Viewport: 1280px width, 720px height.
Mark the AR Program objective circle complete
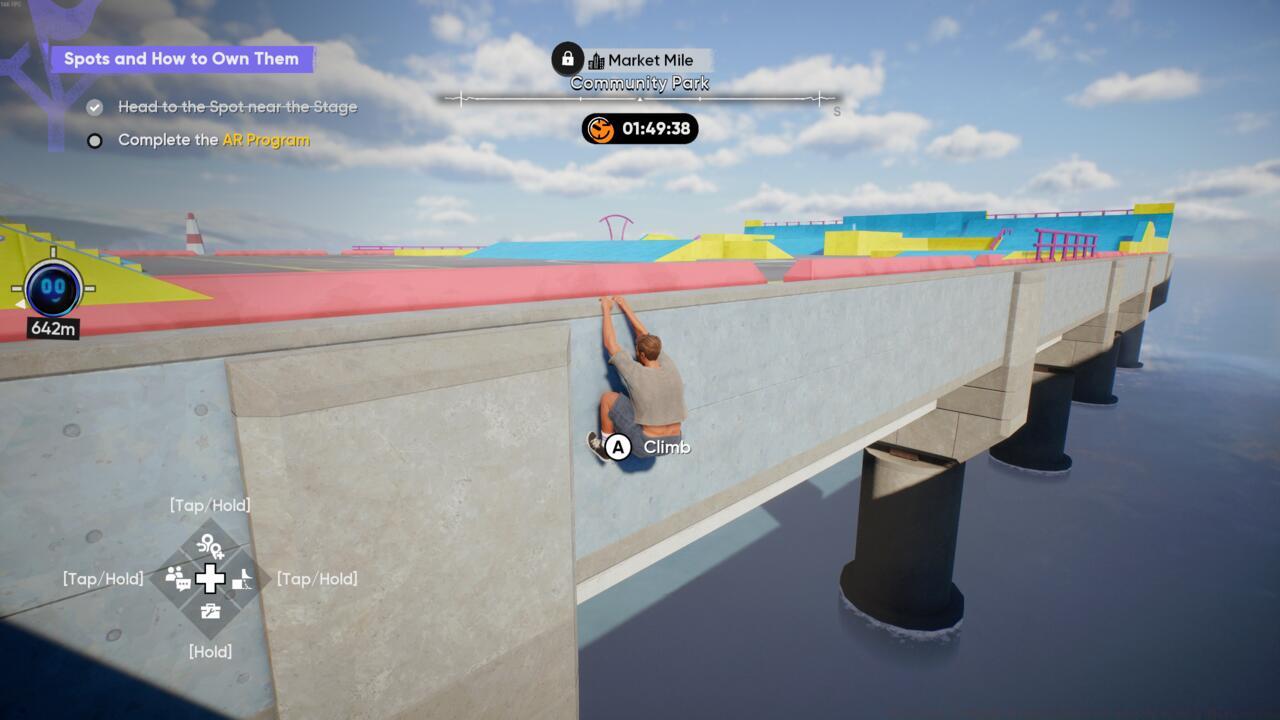(94, 140)
